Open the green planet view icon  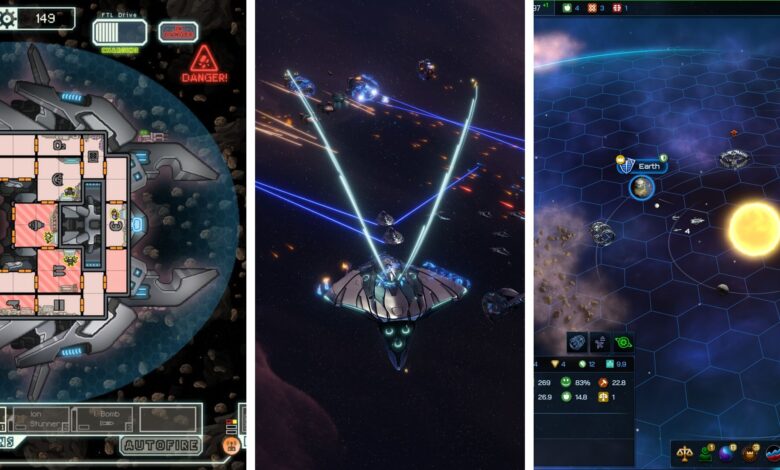[x=623, y=343]
